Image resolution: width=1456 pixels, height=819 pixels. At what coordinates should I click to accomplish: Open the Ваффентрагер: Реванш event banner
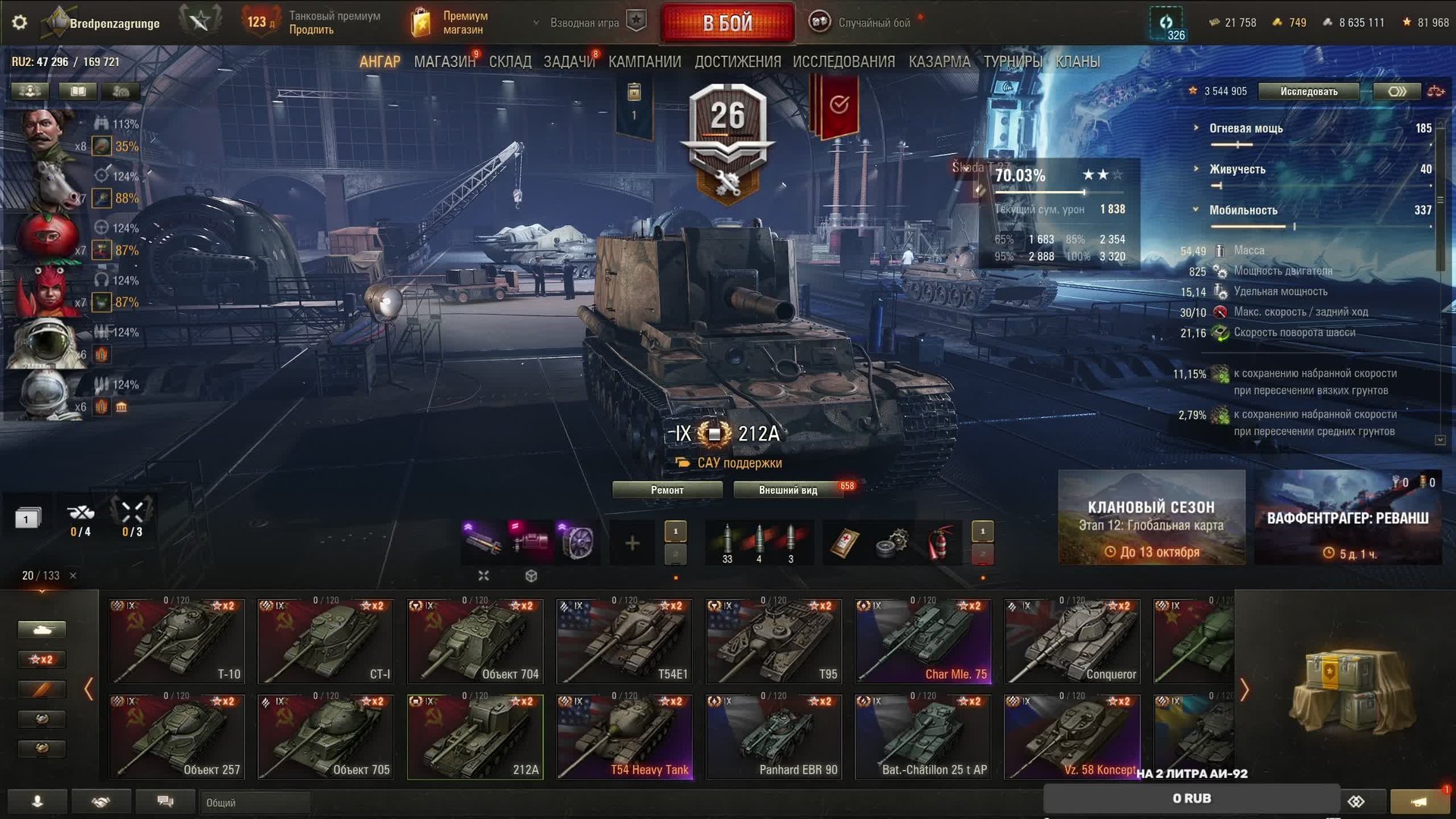pos(1348,518)
